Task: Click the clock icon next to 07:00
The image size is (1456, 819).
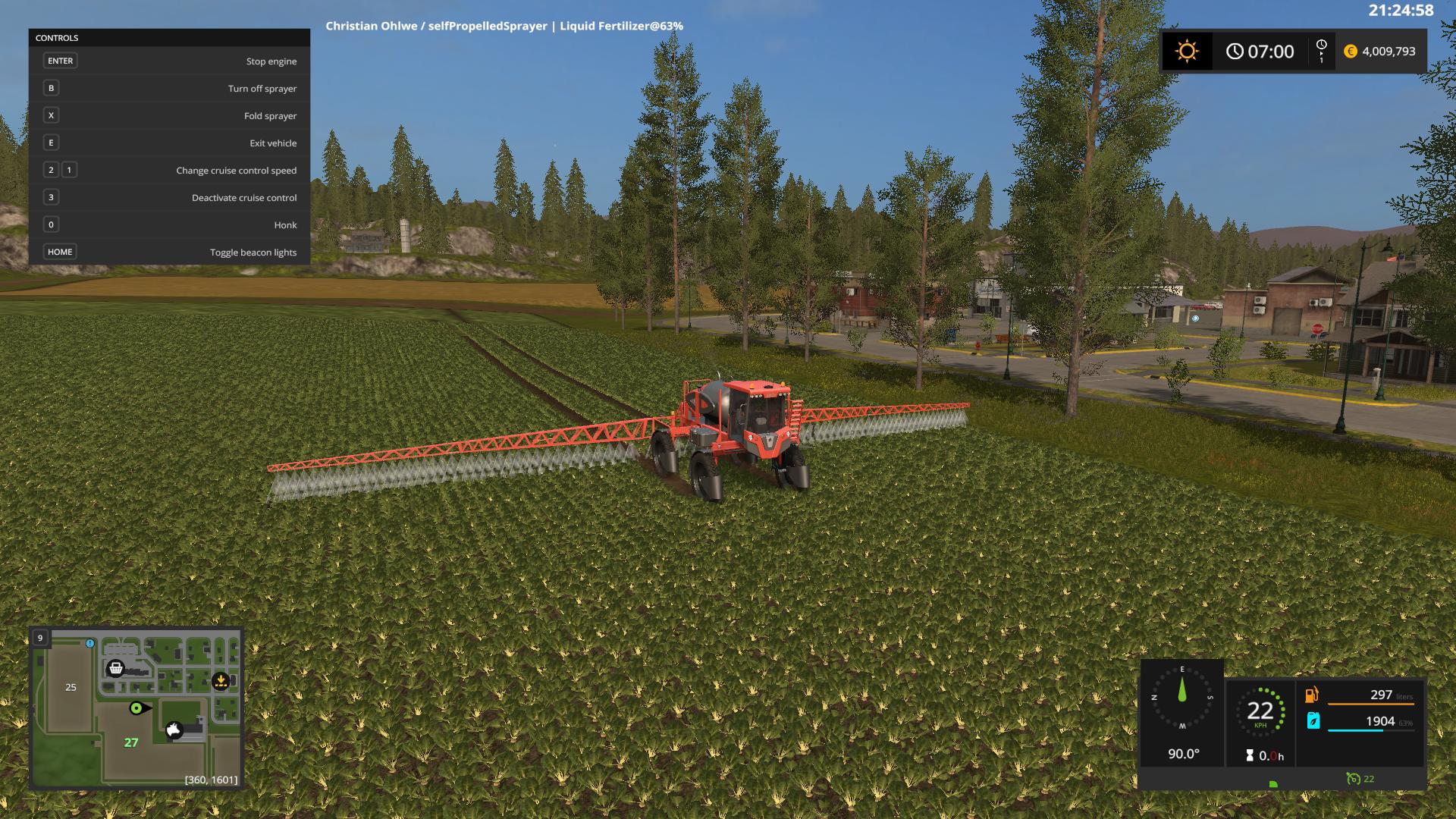Action: [1235, 51]
